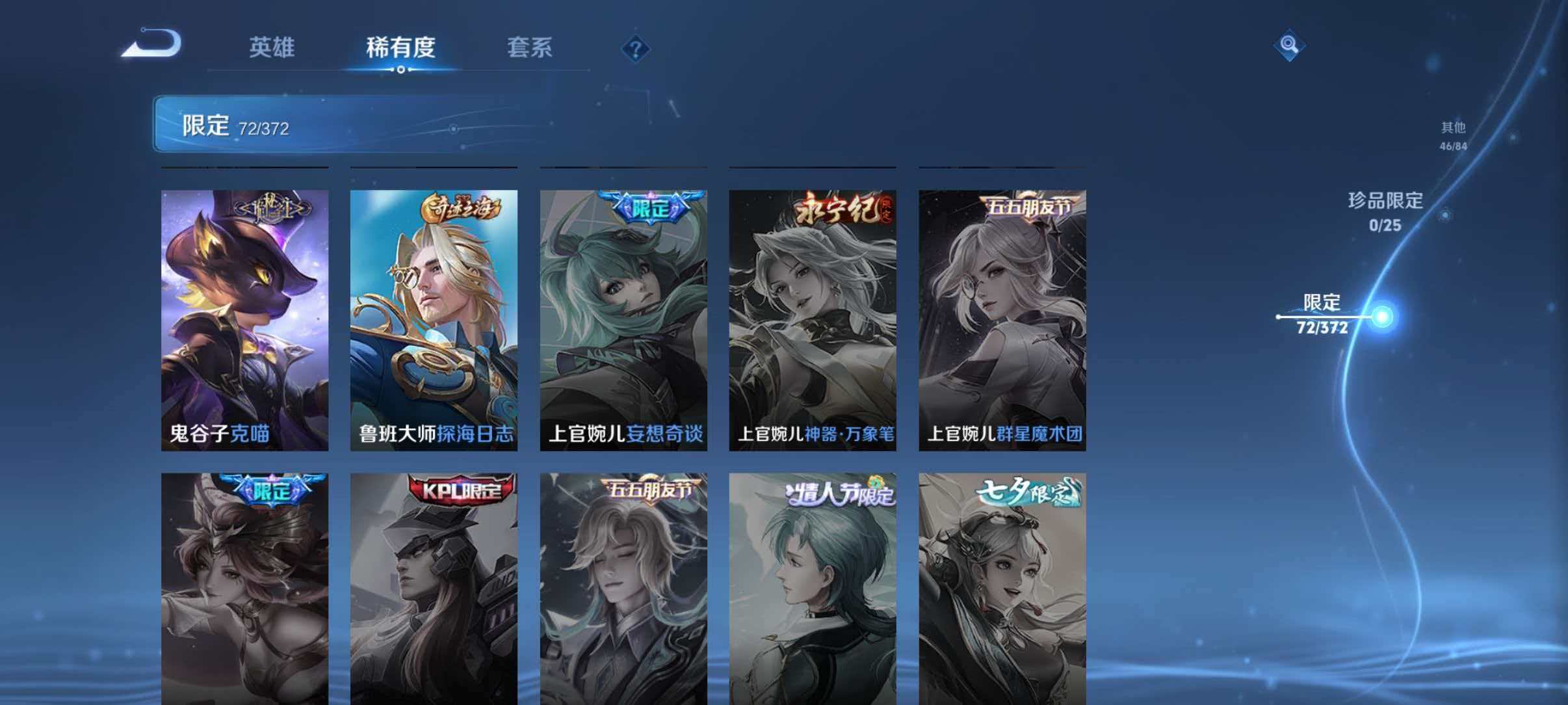Open search with the magnifier icon

tap(1290, 46)
